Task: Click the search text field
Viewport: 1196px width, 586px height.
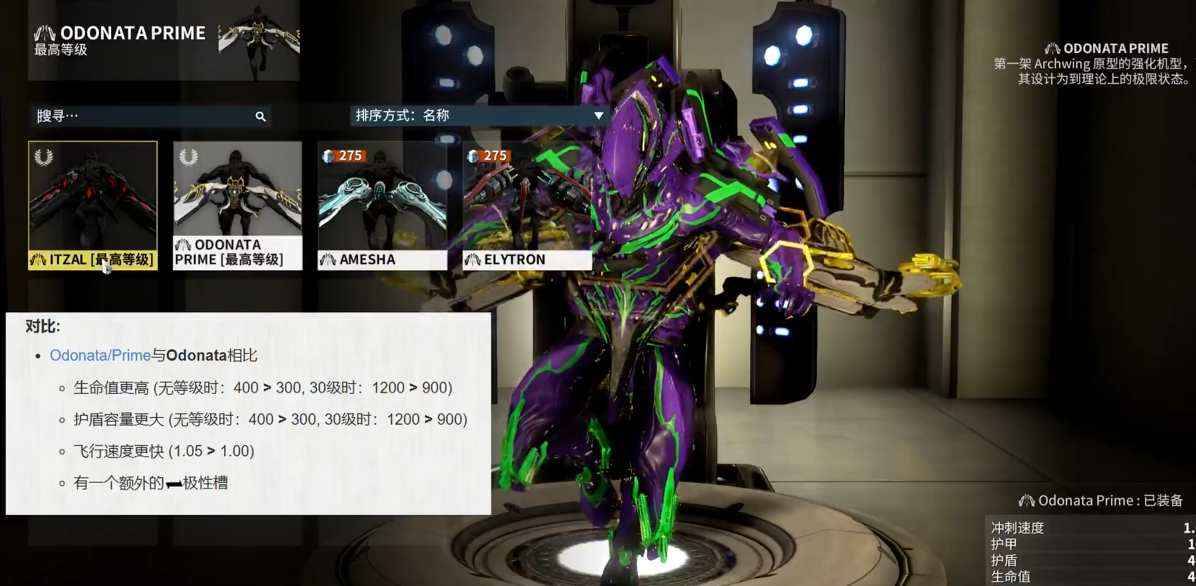Action: (140, 116)
